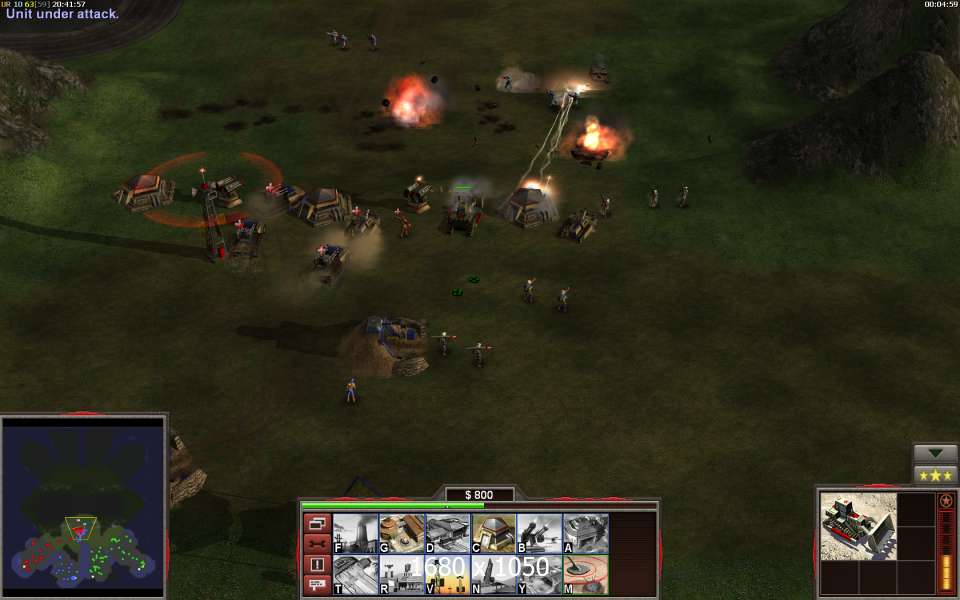
Task: Choose the build icon marked R
Action: [401, 575]
